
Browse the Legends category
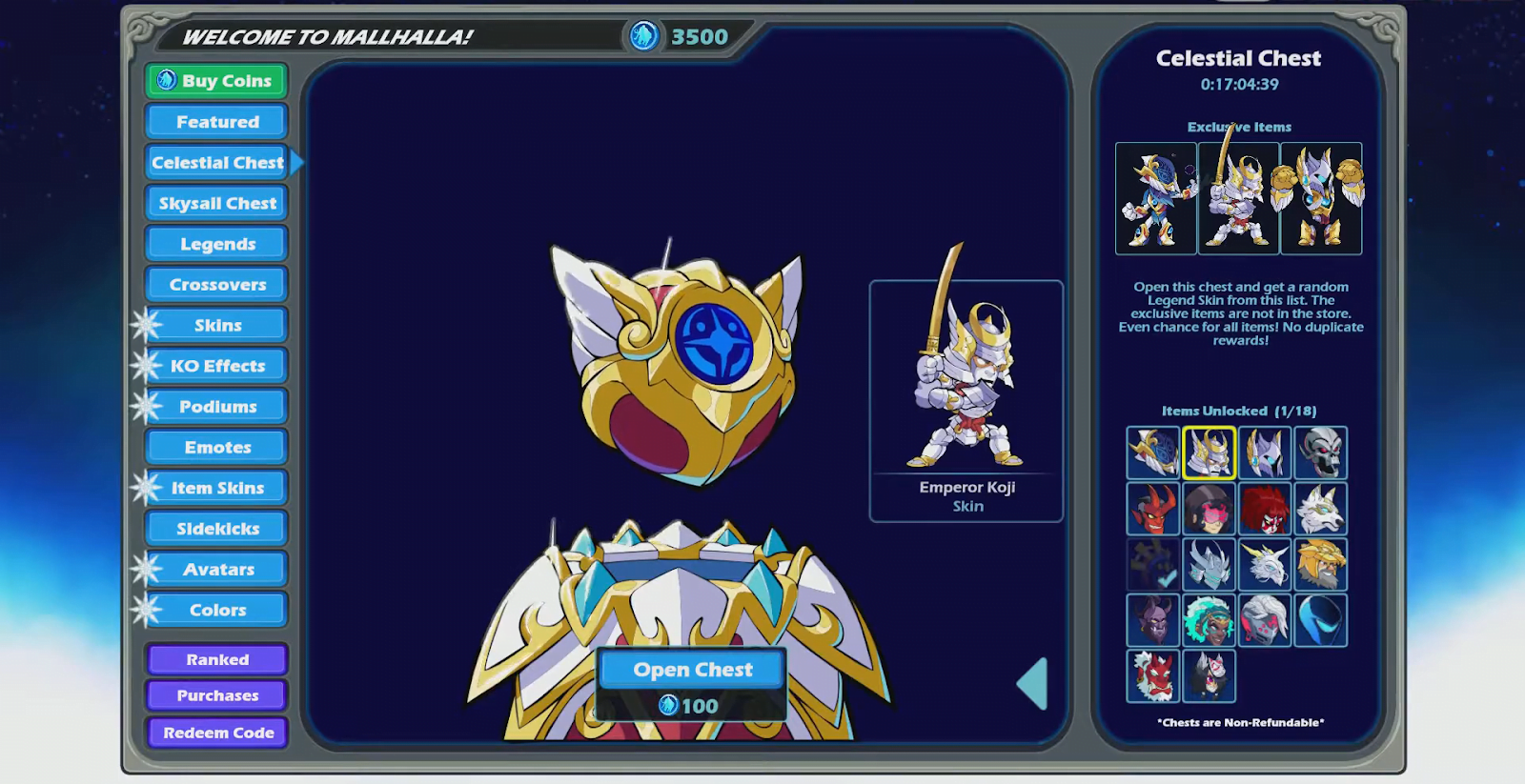(217, 244)
